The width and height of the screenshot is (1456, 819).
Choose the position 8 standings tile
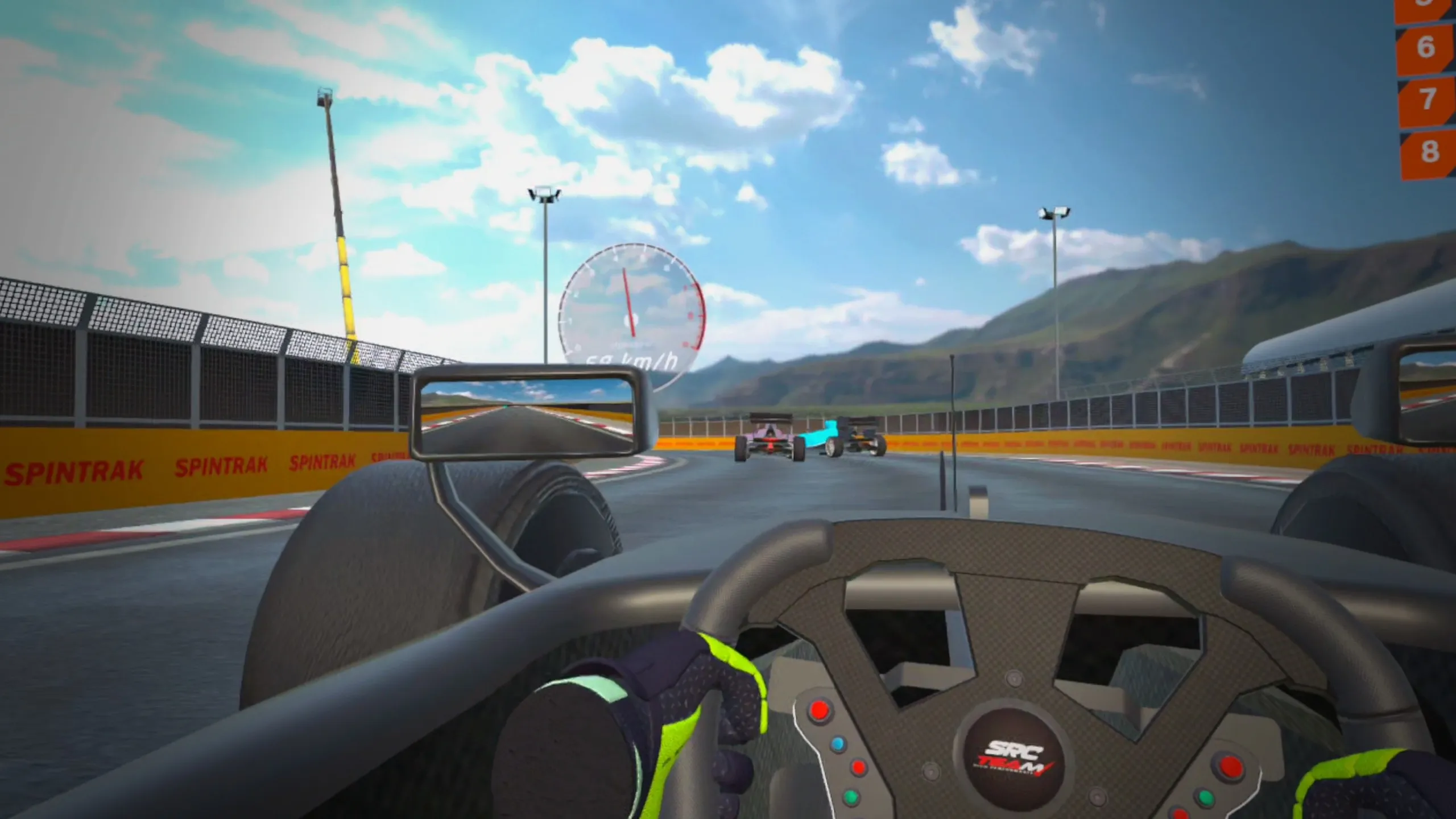[1429, 152]
